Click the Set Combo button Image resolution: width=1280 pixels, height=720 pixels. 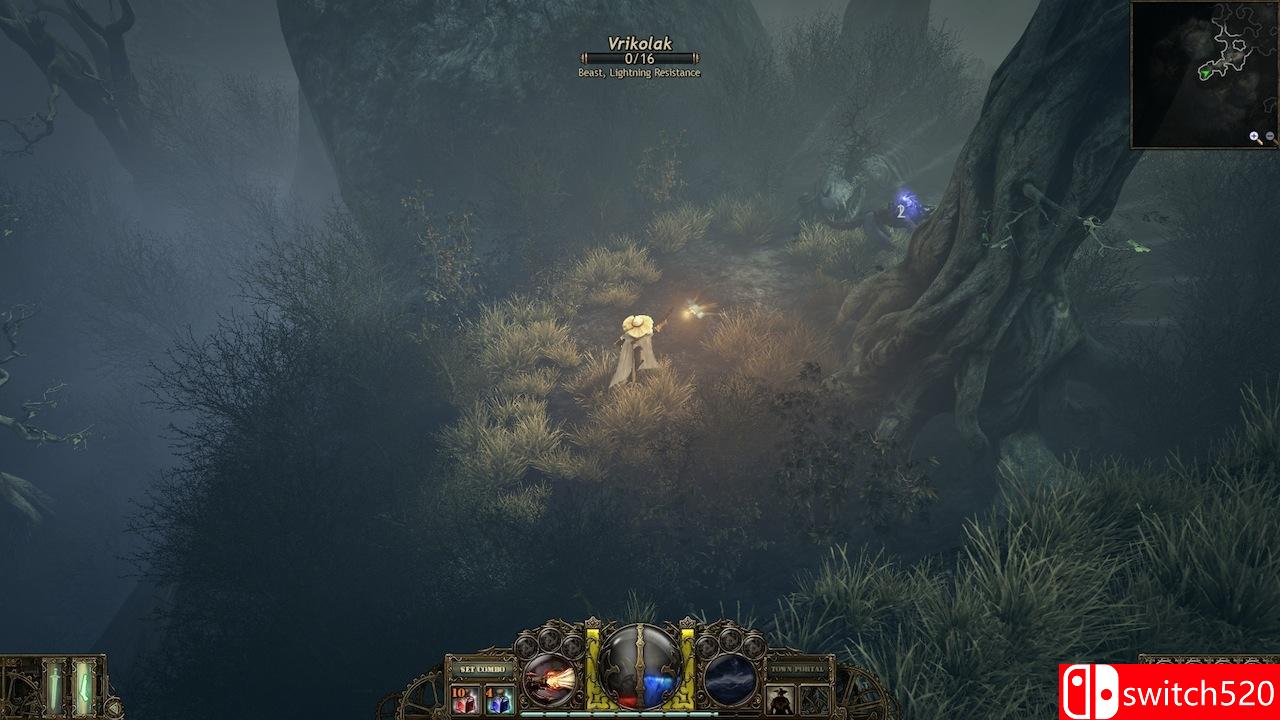pyautogui.click(x=481, y=668)
